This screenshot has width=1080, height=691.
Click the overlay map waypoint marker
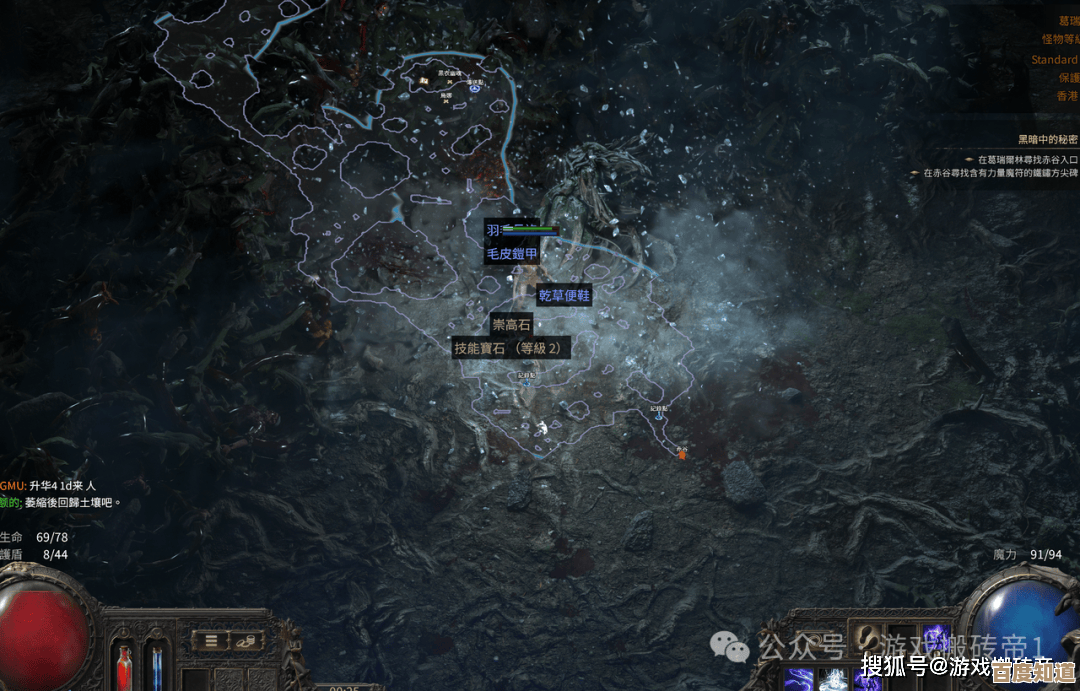(x=475, y=89)
